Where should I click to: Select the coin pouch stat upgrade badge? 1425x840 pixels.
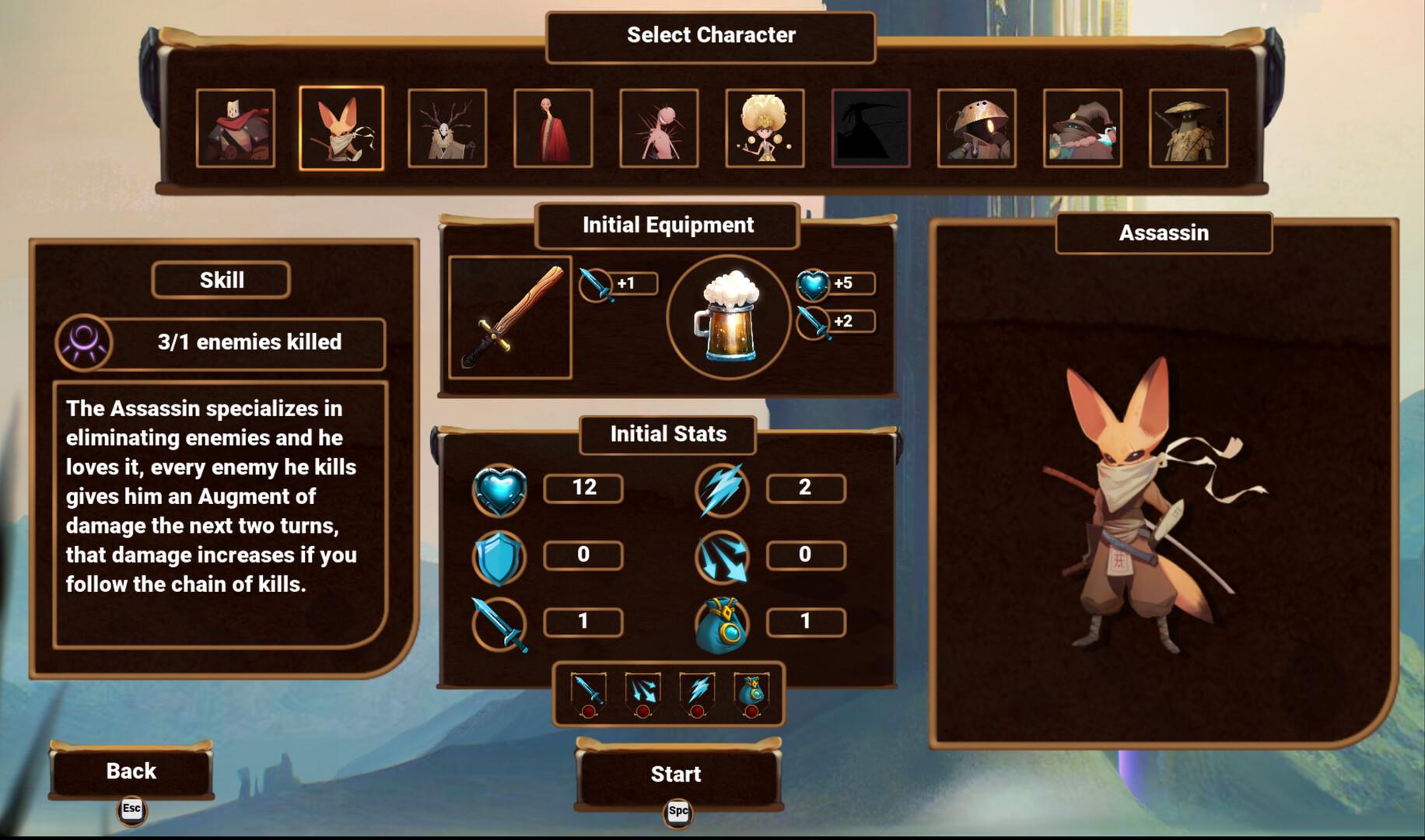pyautogui.click(x=751, y=694)
